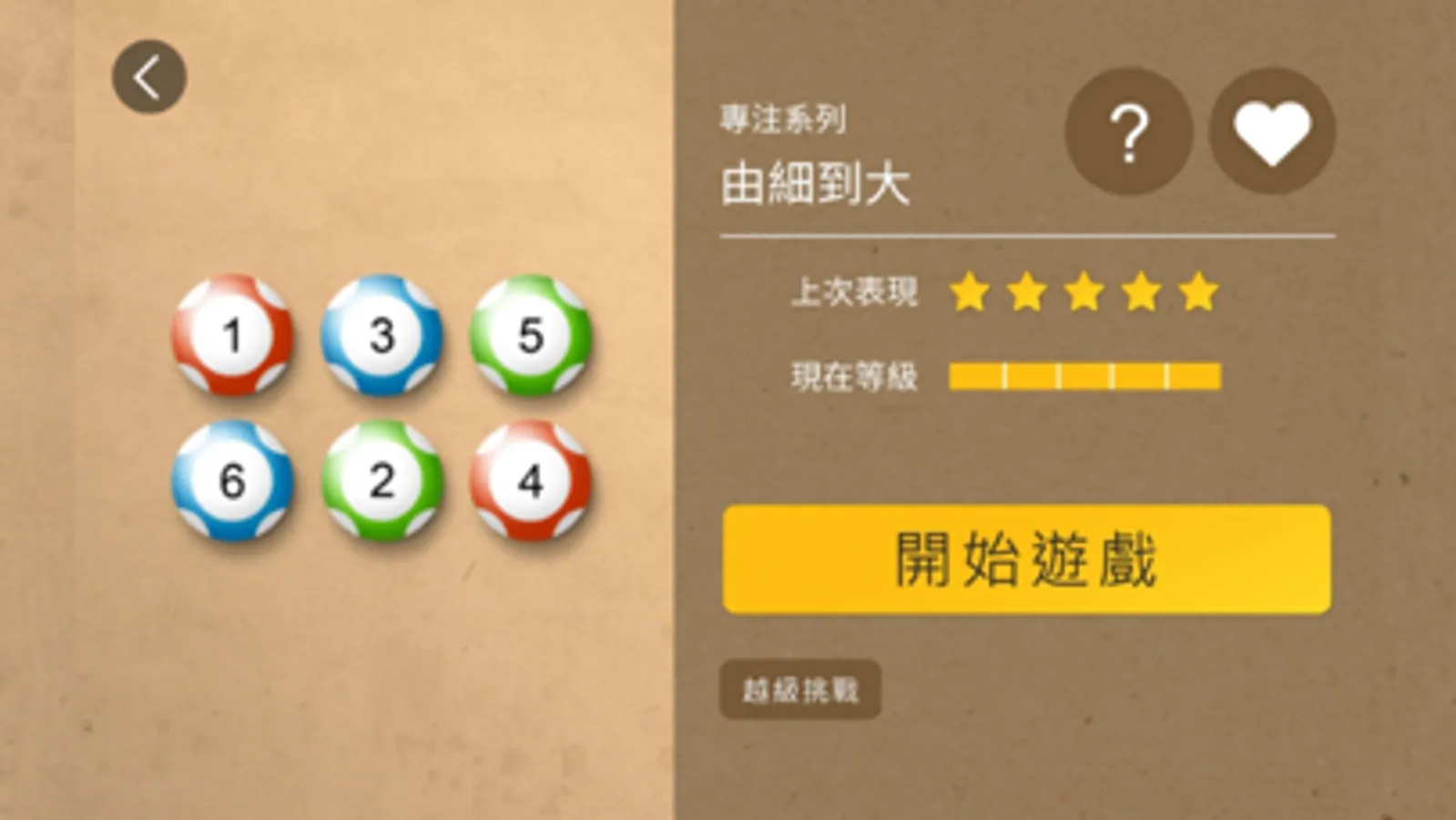
Task: Select the second rating star
Action: [x=1026, y=292]
